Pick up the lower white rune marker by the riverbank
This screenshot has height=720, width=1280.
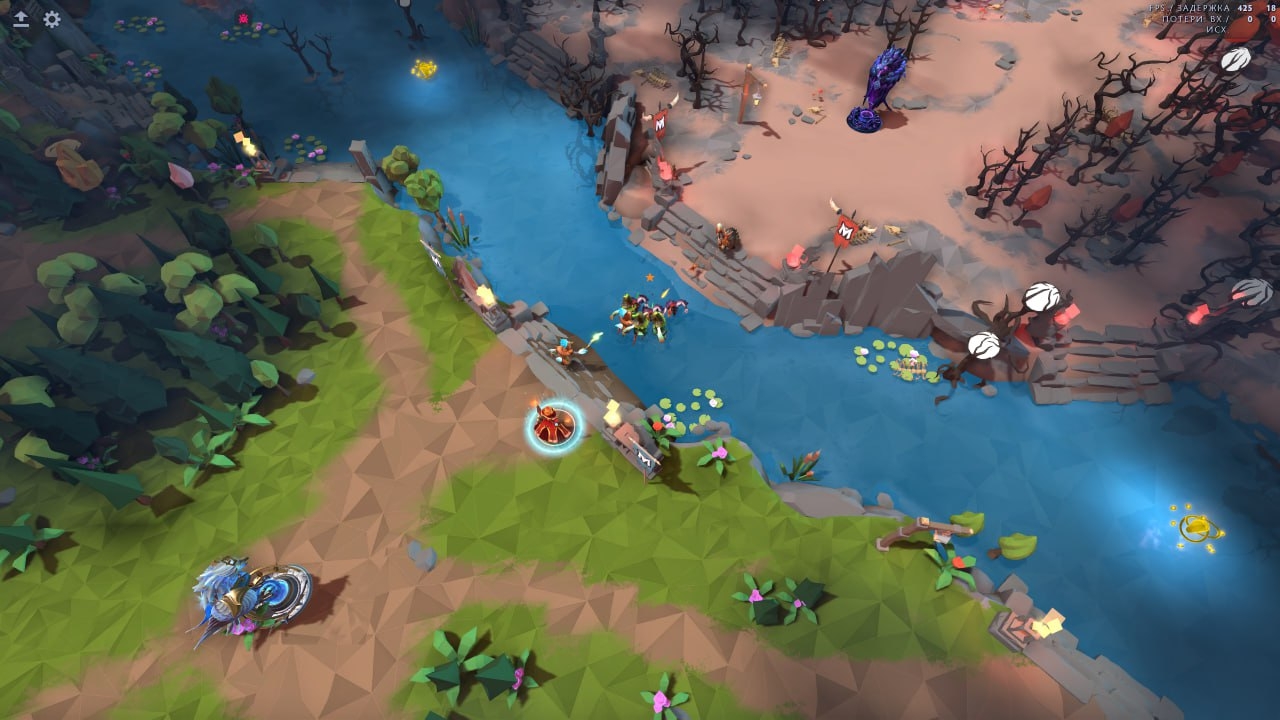coord(983,345)
